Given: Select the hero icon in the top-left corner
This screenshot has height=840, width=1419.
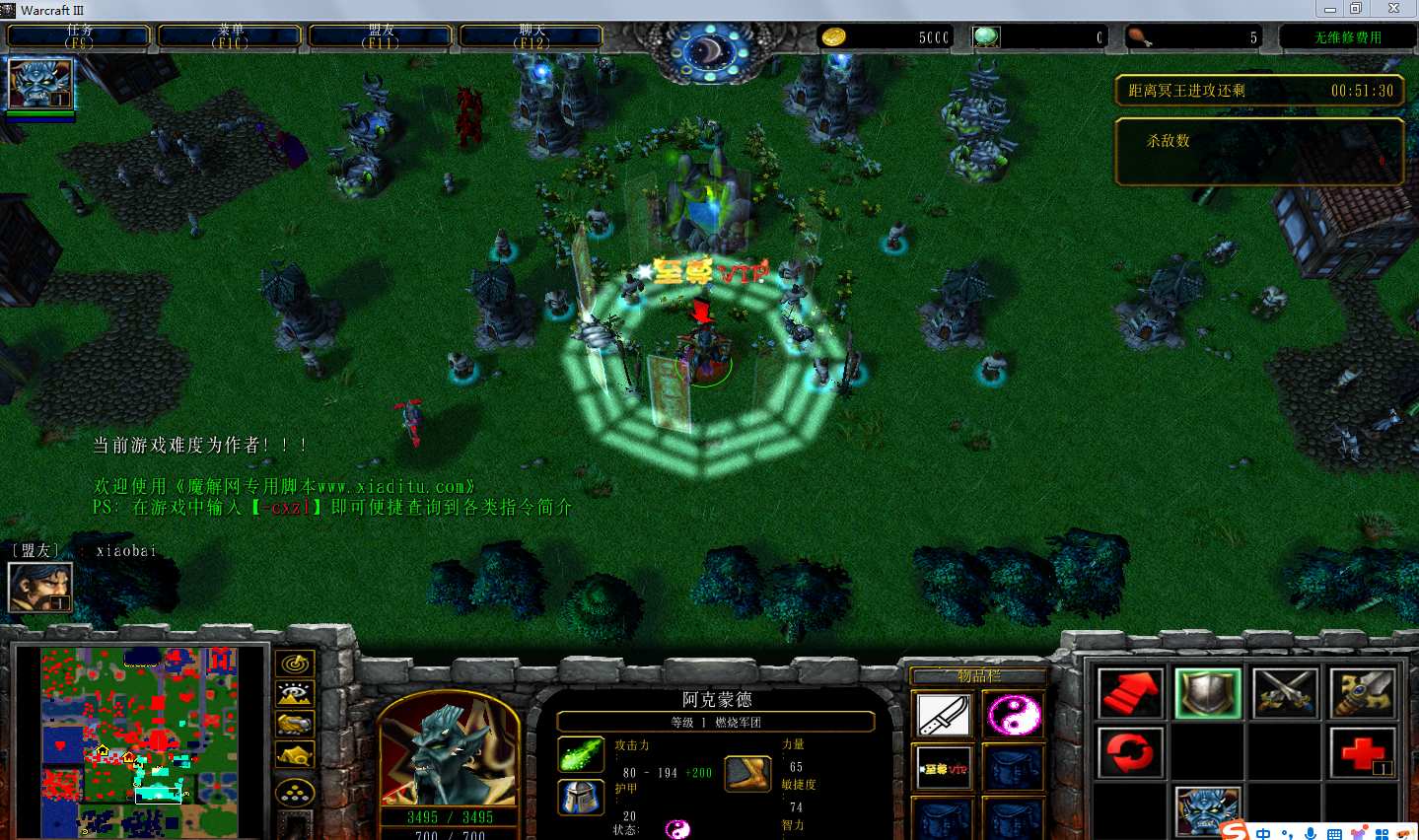Looking at the screenshot, I should pyautogui.click(x=40, y=84).
